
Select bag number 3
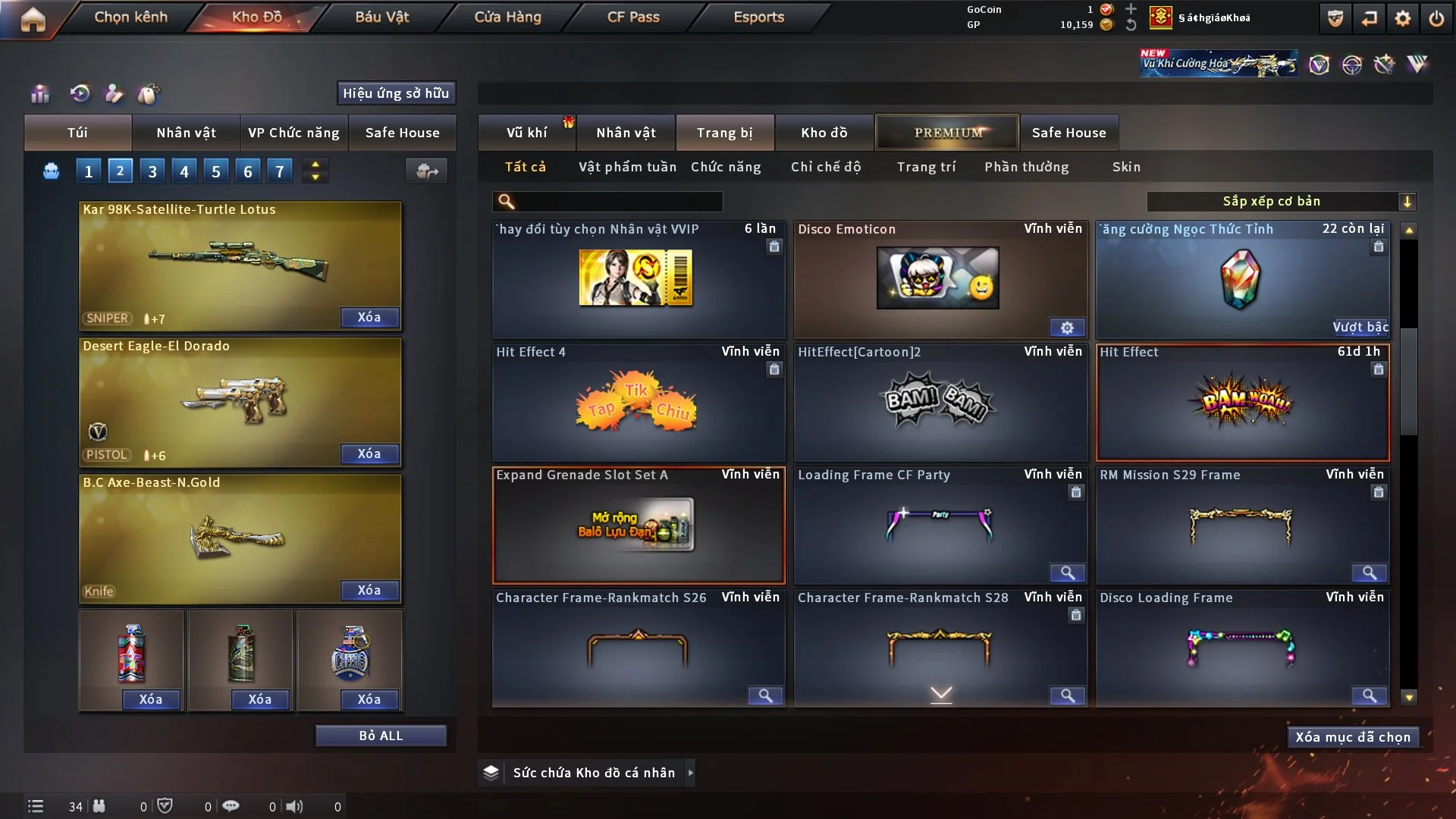152,171
